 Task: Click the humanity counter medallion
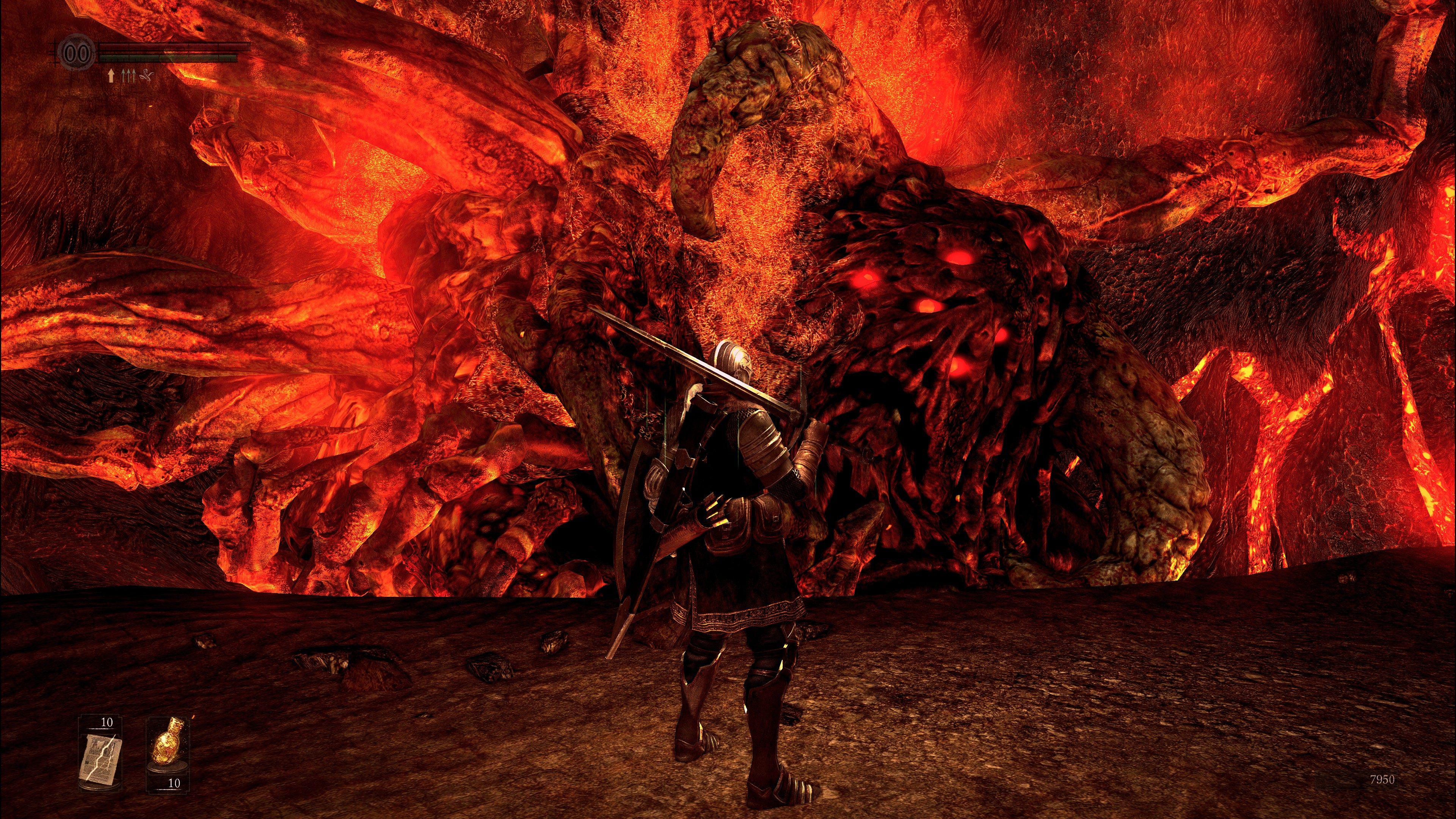[x=77, y=54]
